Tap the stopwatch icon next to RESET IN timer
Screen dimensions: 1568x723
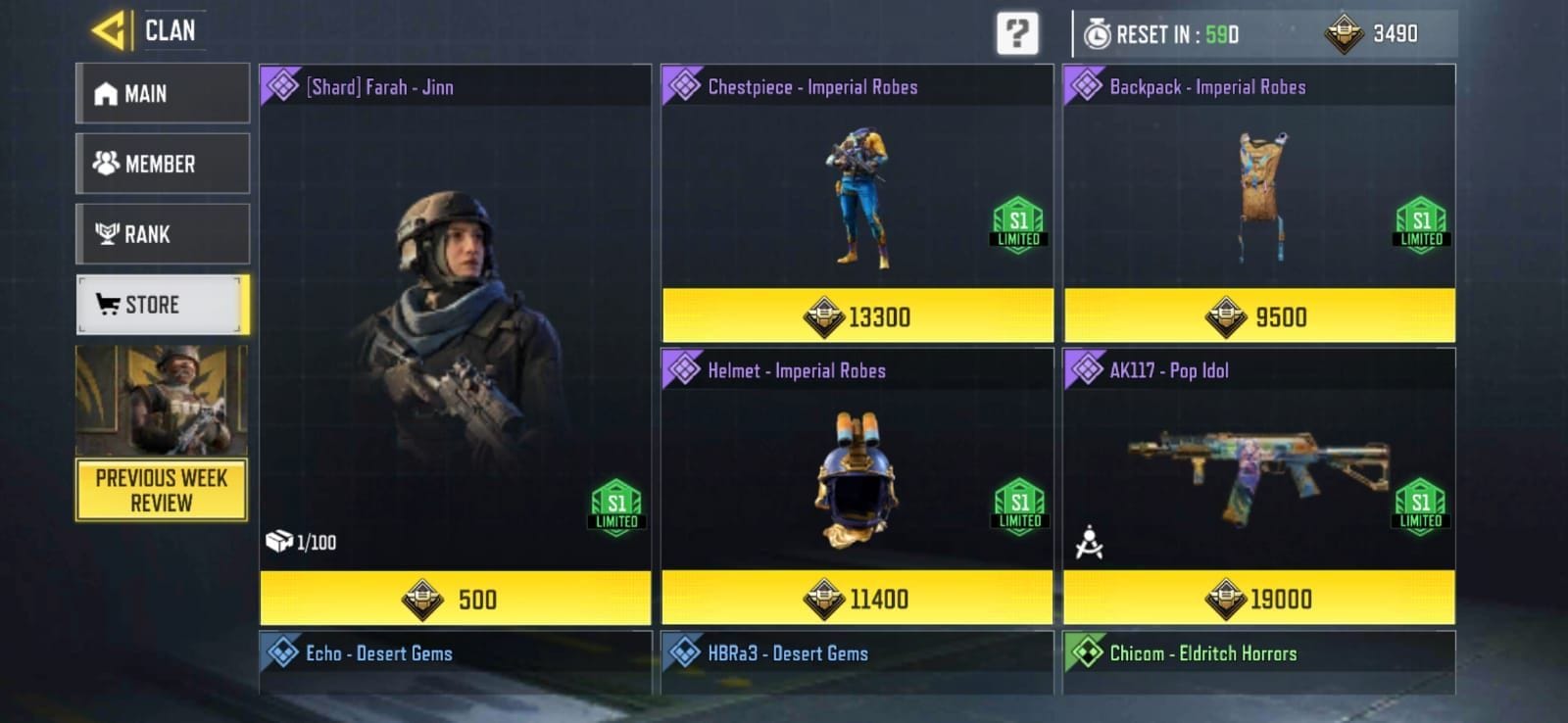pos(1096,31)
